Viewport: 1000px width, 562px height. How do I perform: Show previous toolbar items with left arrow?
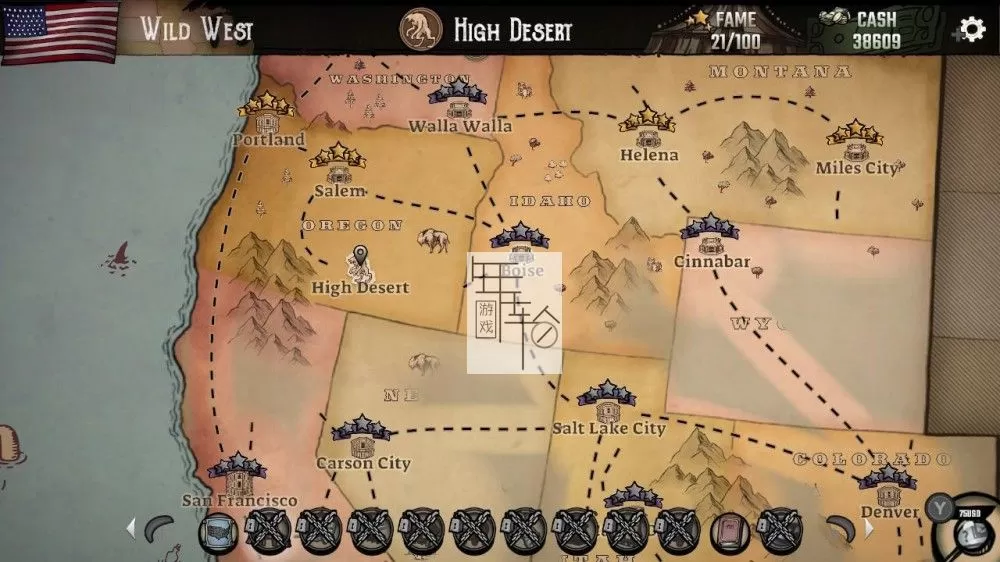(x=130, y=529)
